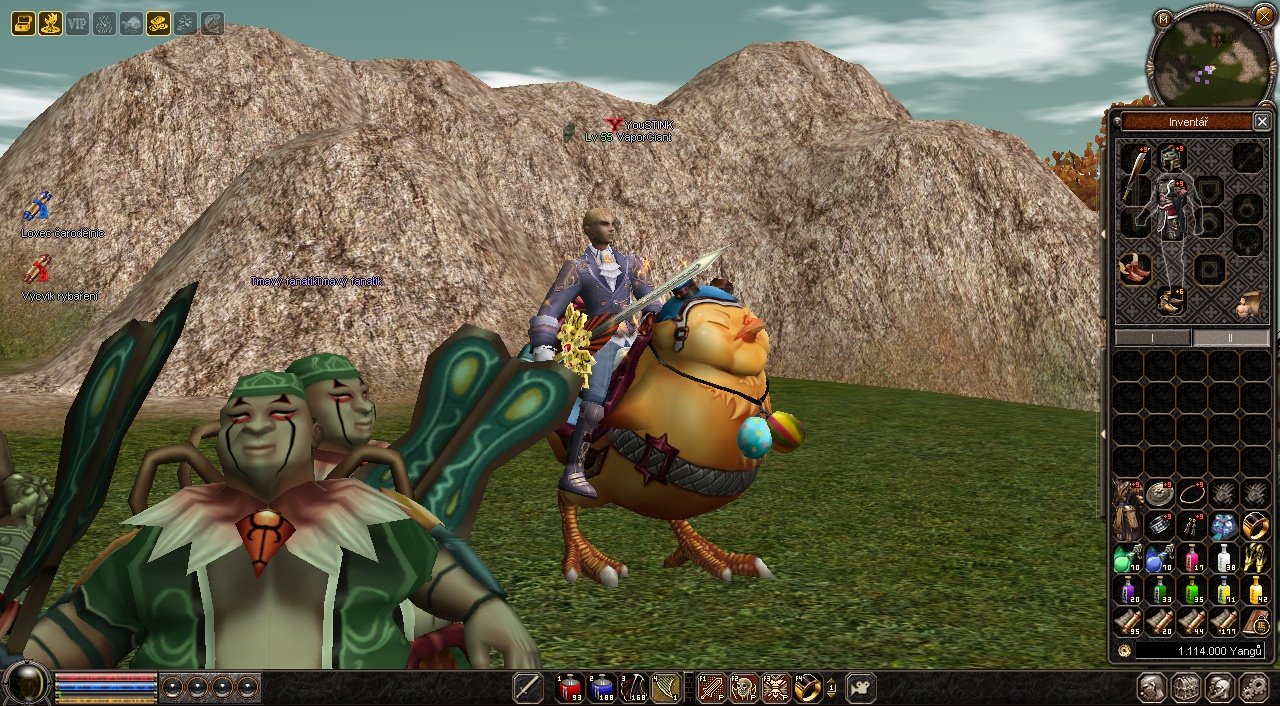
Task: Open the Lovec čarodějnic quest
Action: [38, 207]
